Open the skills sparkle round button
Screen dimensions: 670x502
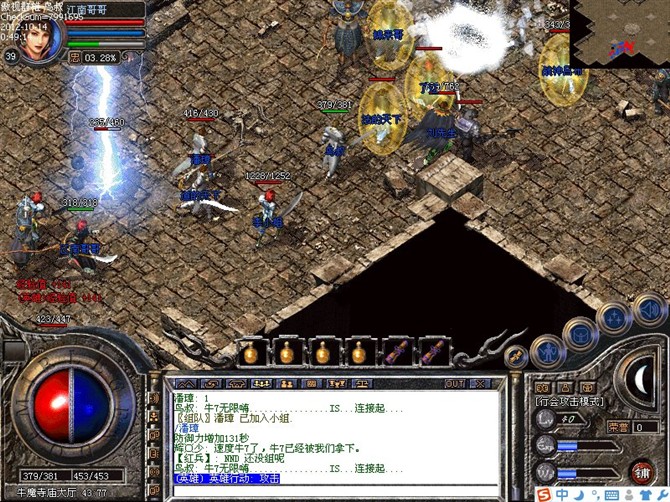[x=613, y=318]
